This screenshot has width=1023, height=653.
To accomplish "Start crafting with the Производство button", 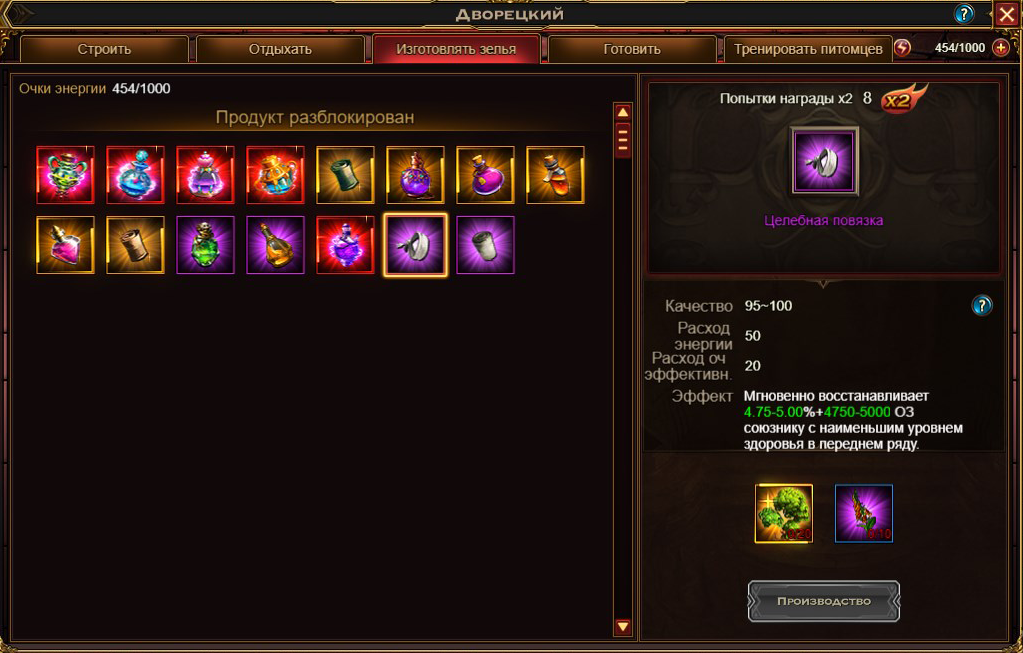I will pos(824,601).
